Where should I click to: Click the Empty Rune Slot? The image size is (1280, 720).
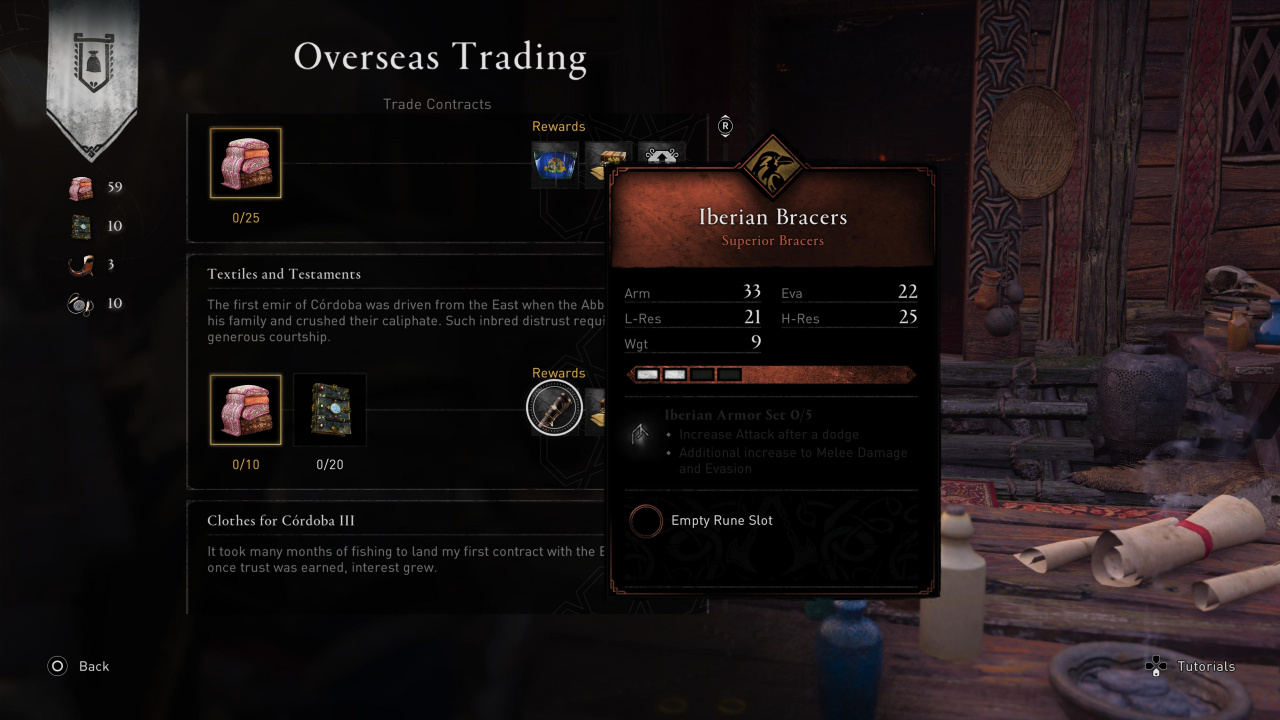647,521
